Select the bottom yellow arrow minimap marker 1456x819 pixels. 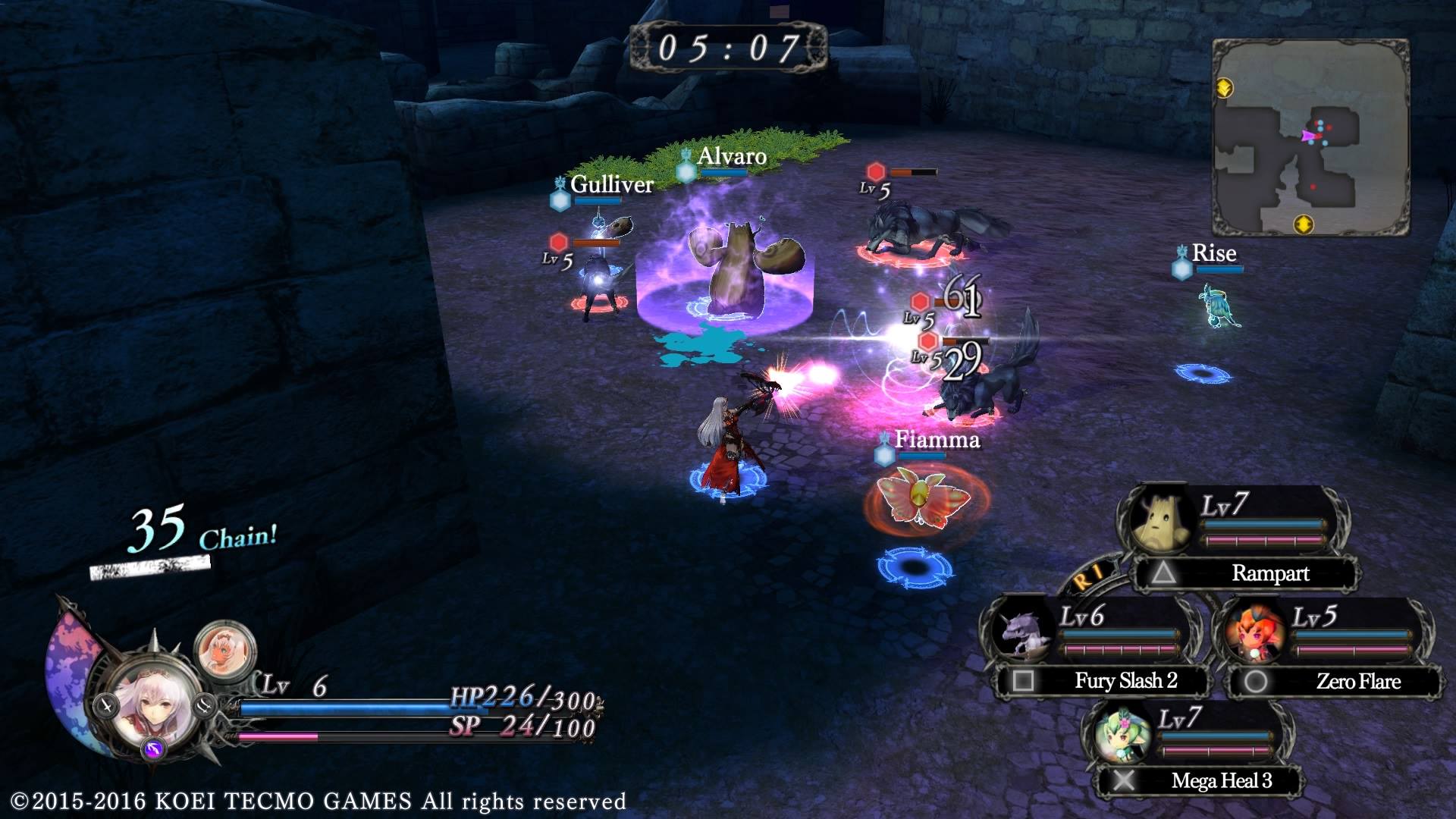point(1303,224)
